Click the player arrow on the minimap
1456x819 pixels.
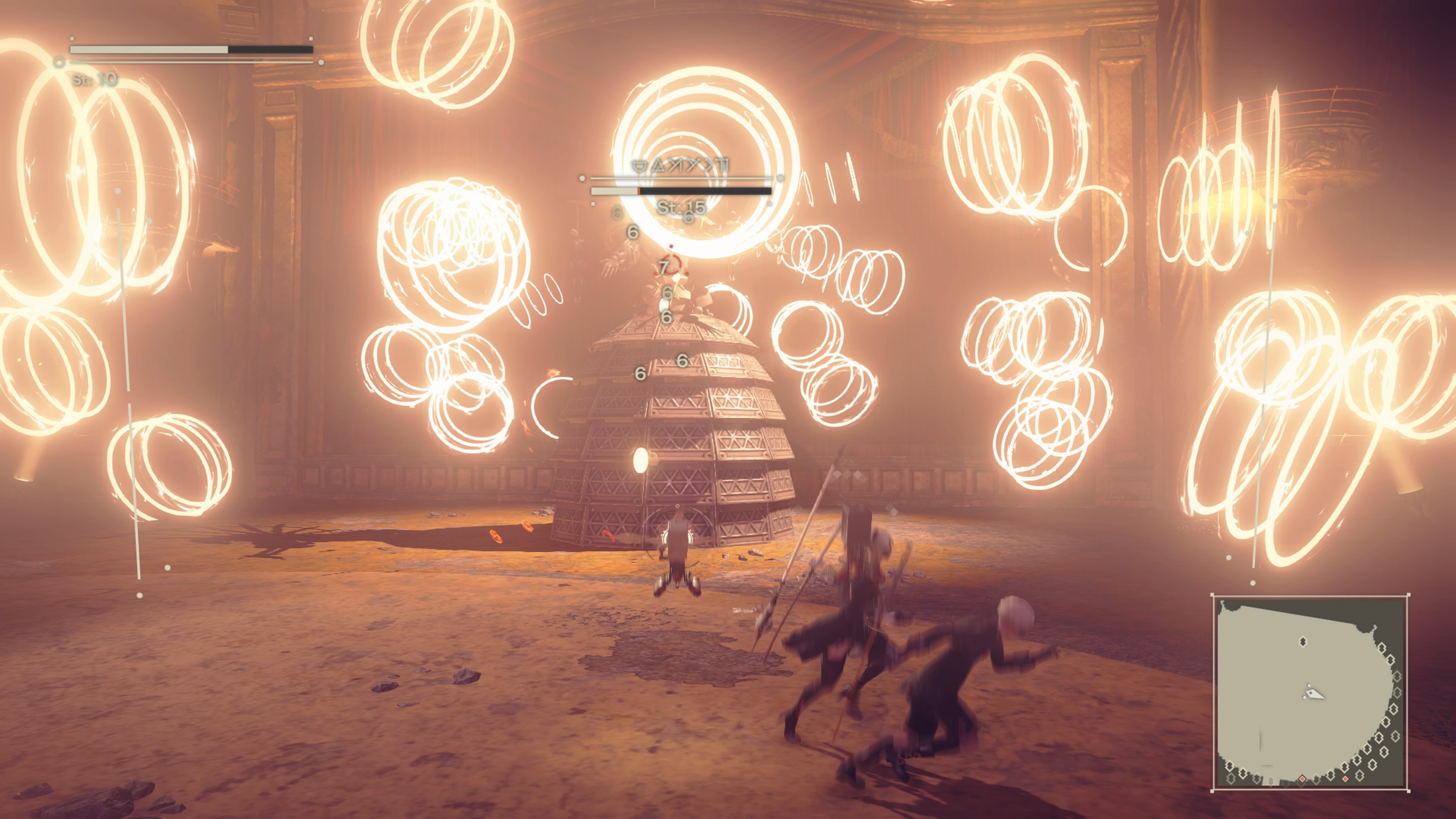[1315, 693]
